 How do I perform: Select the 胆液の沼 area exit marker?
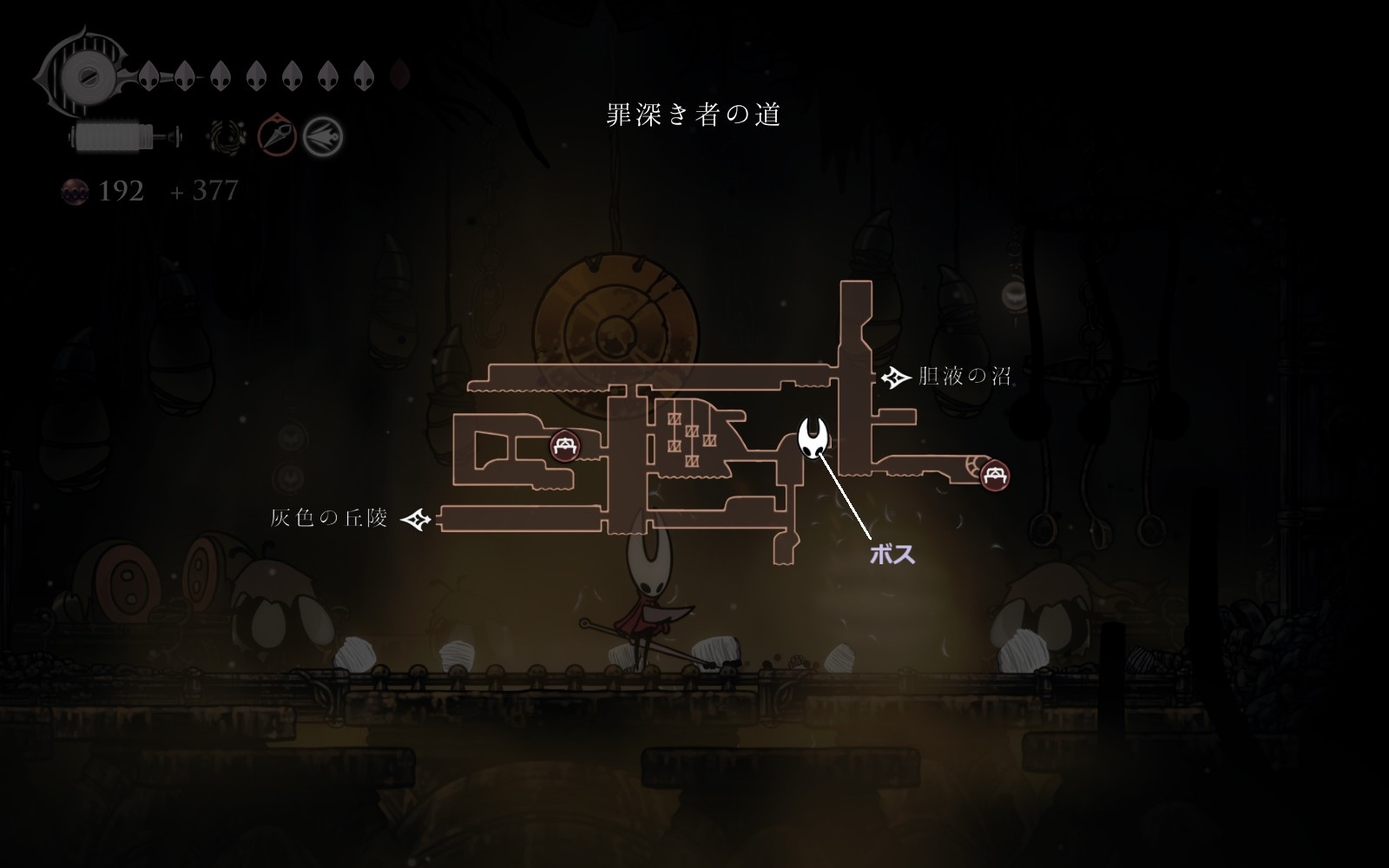tap(894, 378)
